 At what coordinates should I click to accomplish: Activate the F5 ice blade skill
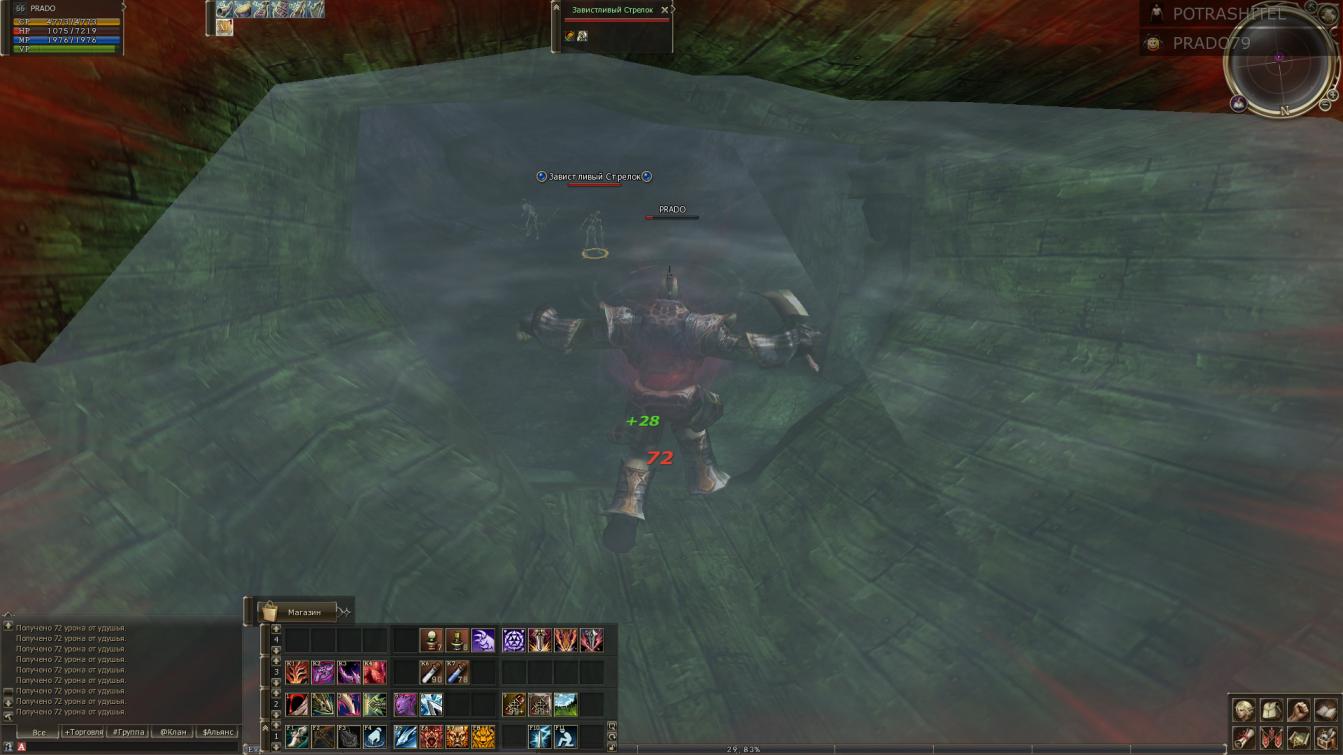point(405,737)
